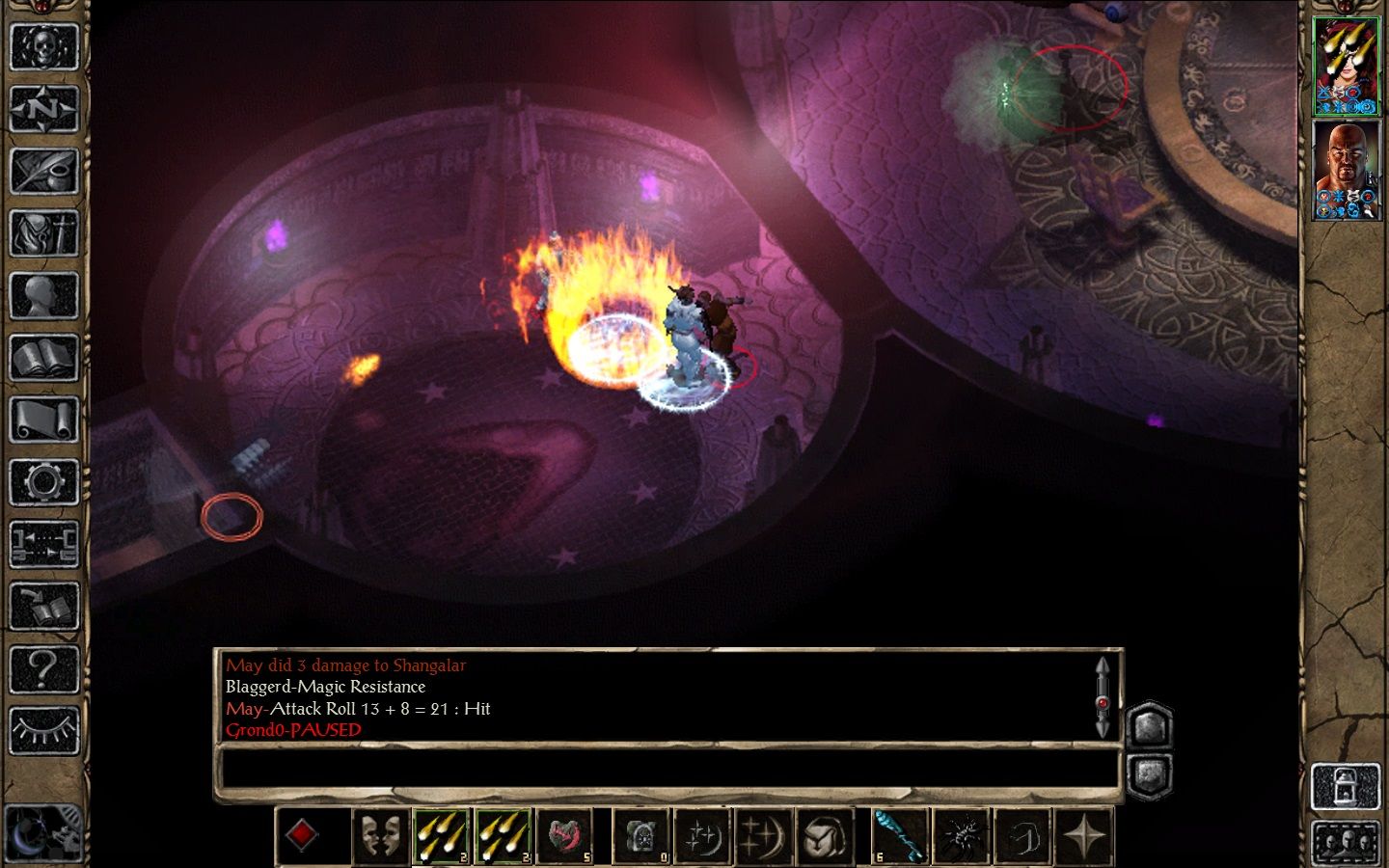Select the bald character portrait
The width and height of the screenshot is (1389, 868).
(1347, 170)
